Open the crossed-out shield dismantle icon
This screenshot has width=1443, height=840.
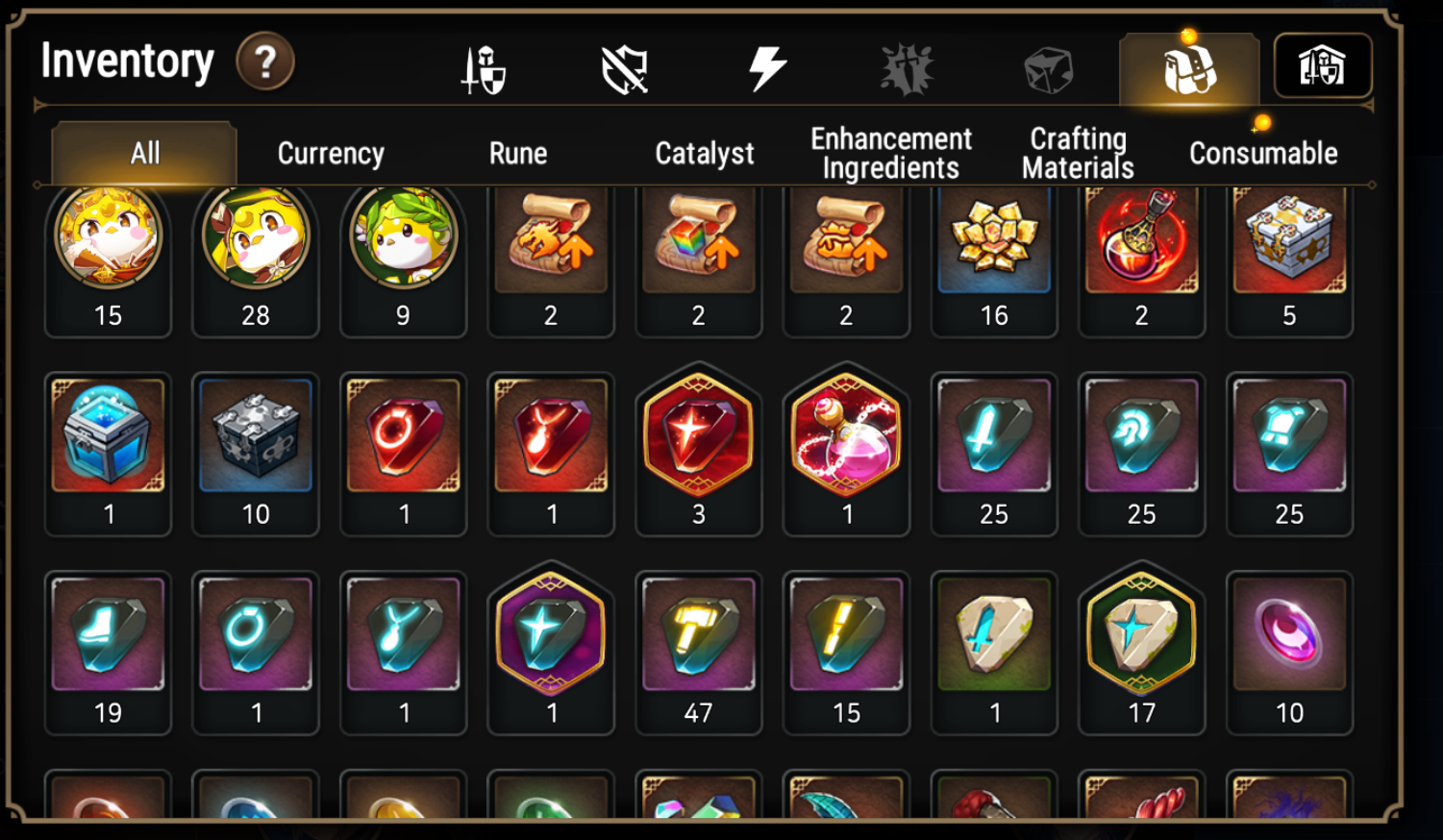pos(625,67)
